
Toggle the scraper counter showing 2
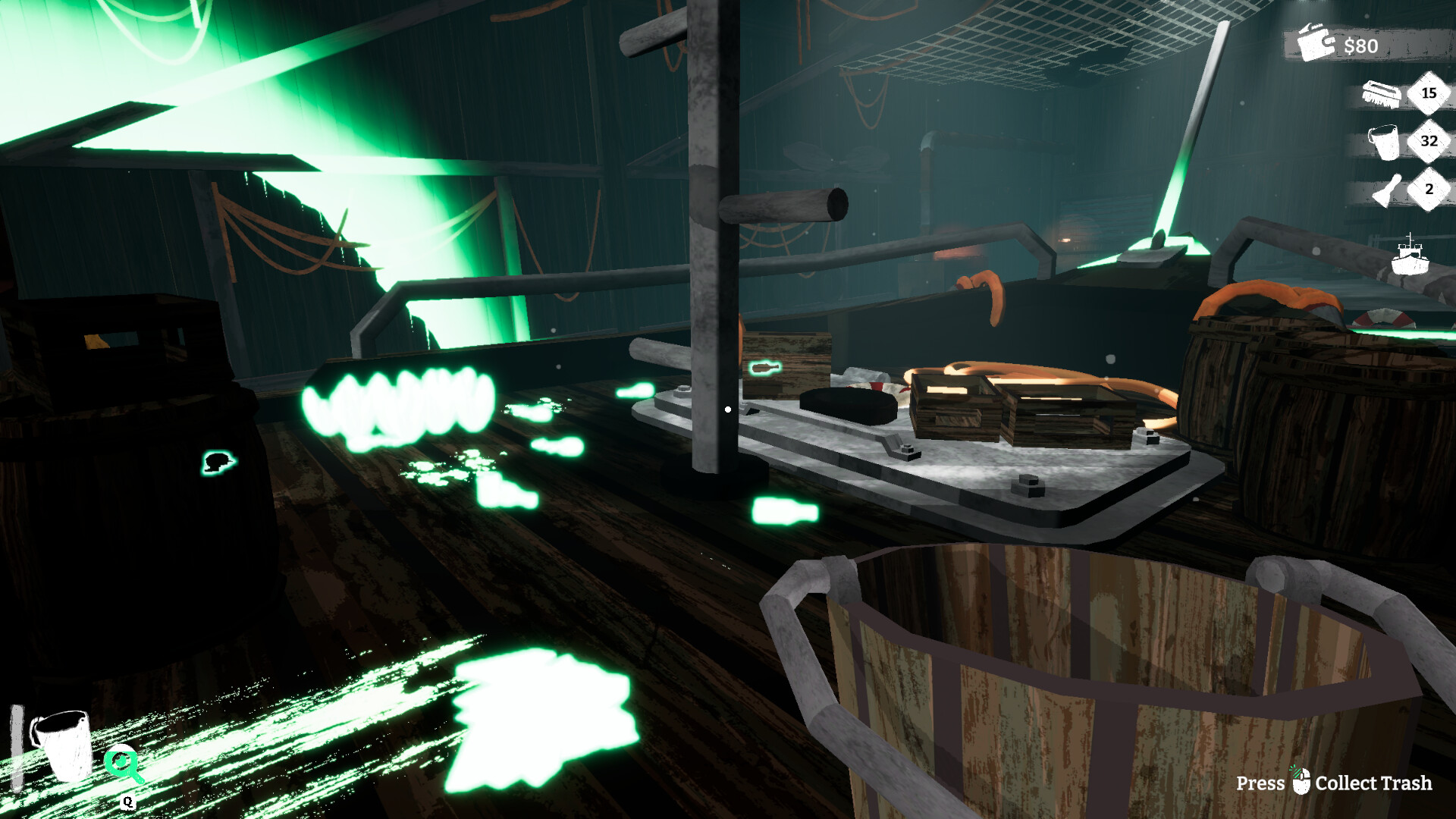[x=1429, y=190]
